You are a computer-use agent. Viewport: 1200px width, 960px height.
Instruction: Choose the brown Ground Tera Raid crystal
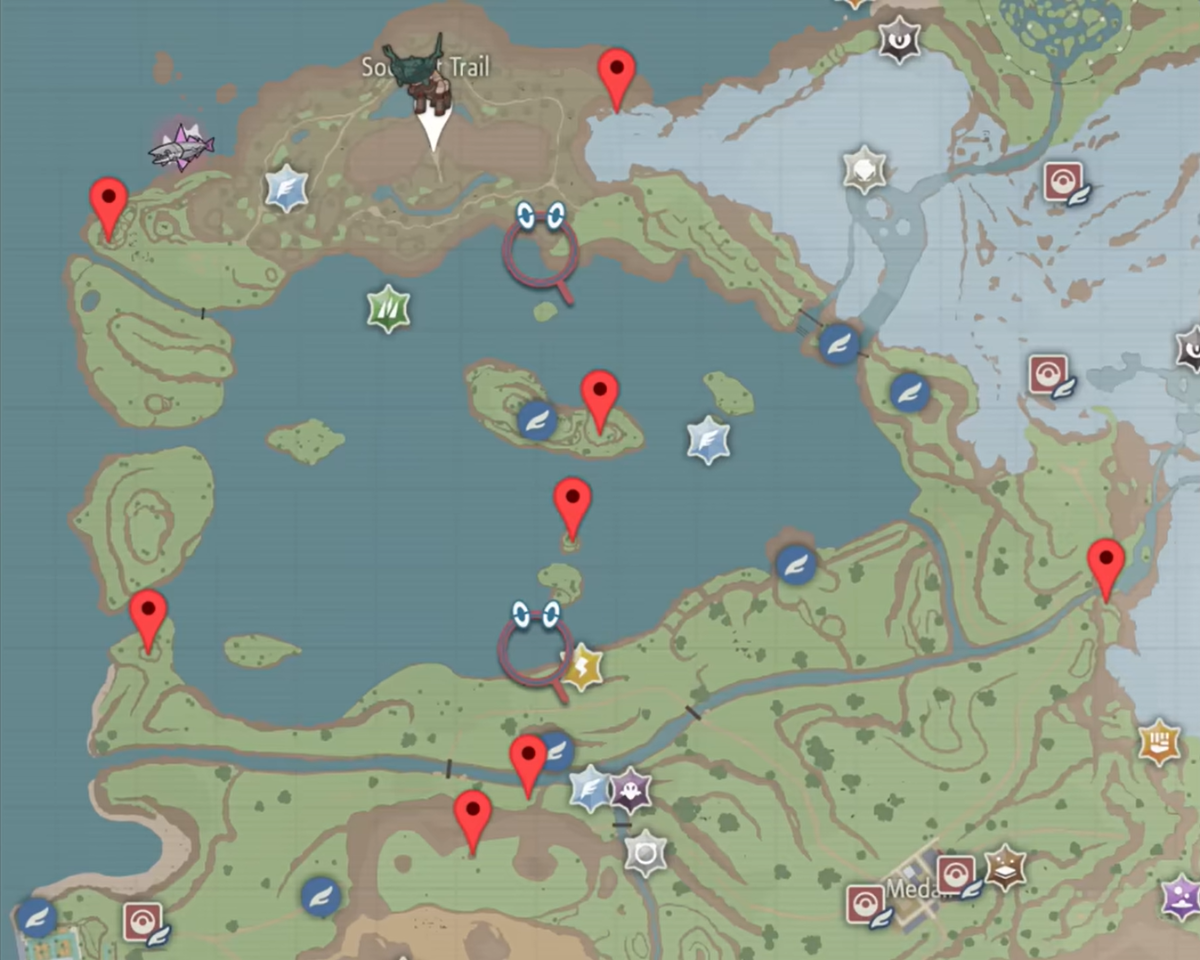click(x=1006, y=868)
